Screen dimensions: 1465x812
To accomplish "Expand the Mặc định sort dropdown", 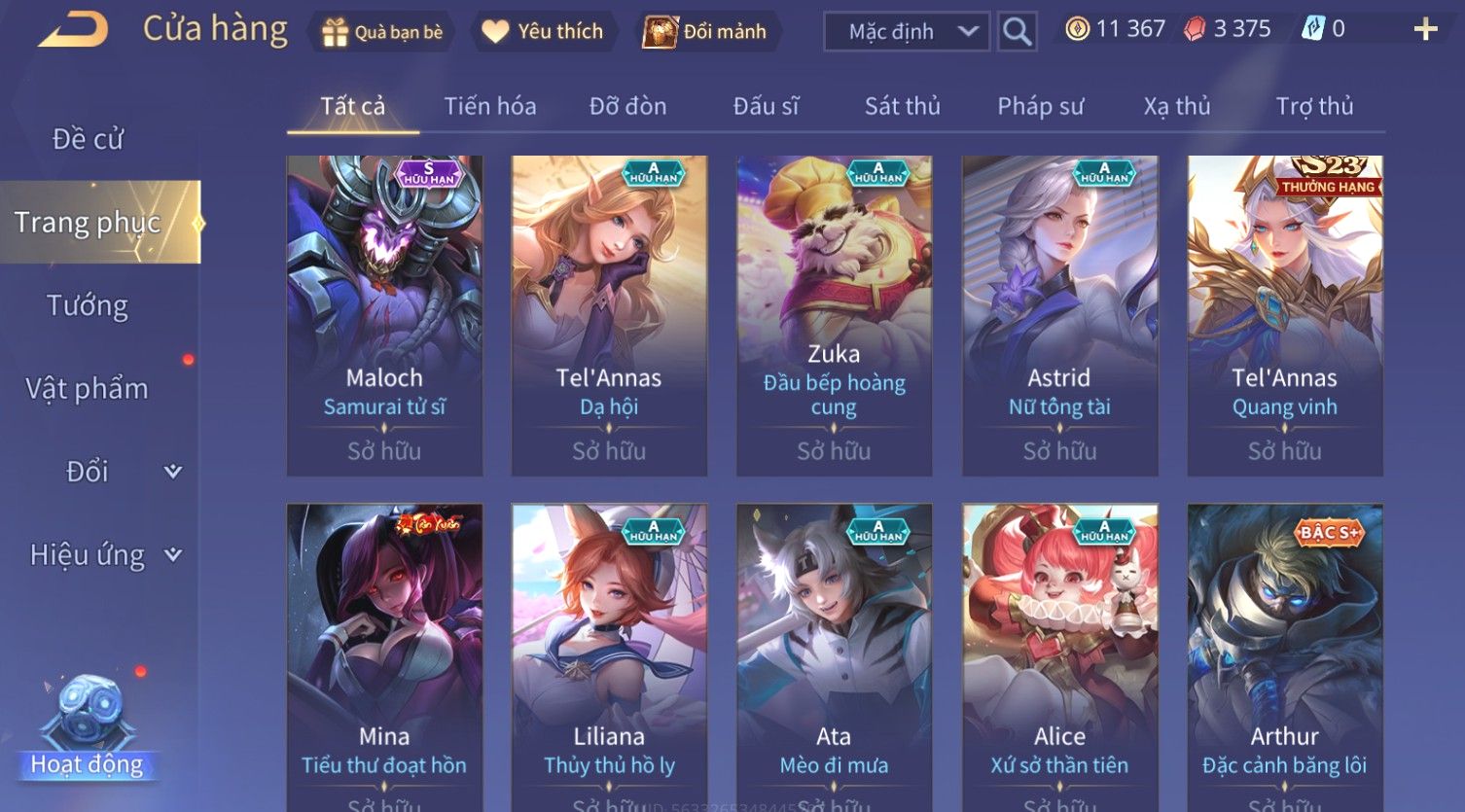I will [907, 32].
